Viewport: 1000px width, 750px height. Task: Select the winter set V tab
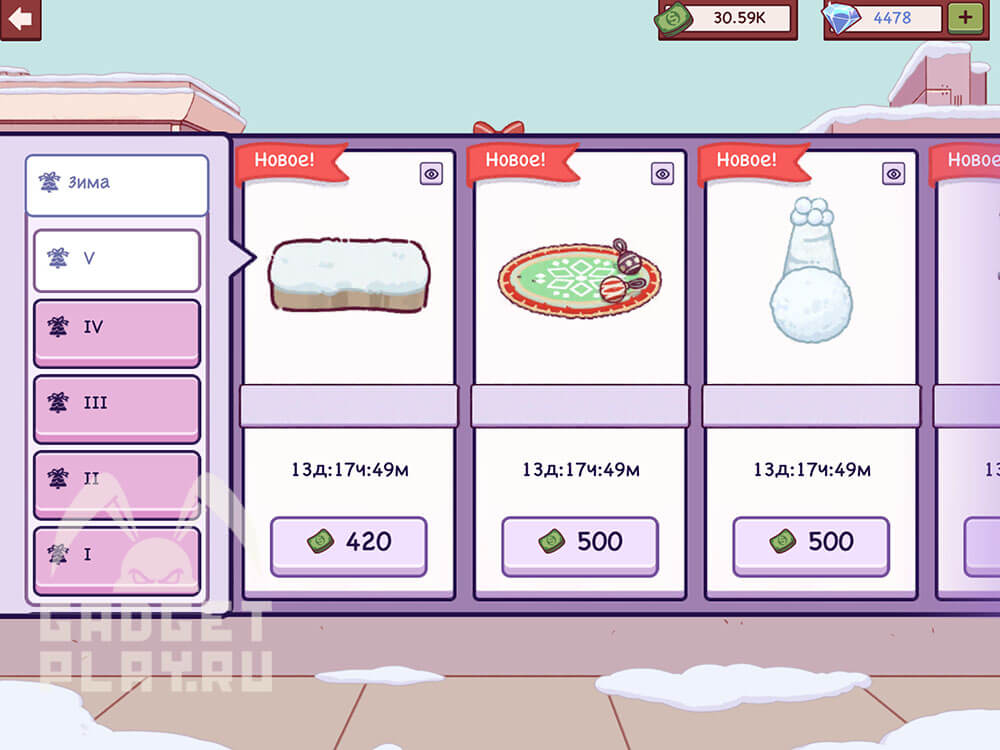coord(116,259)
